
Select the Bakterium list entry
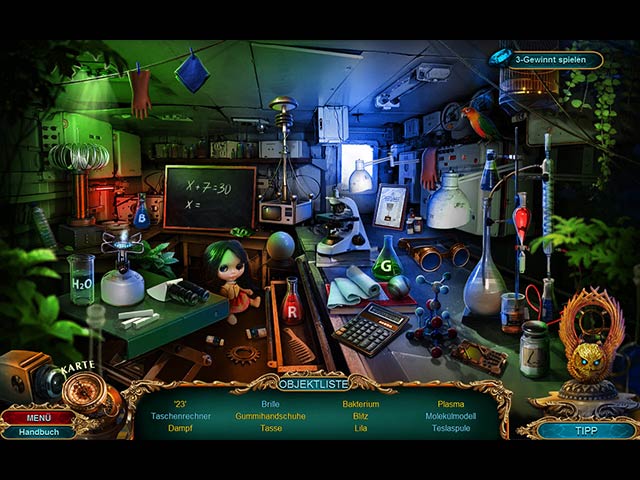360,404
